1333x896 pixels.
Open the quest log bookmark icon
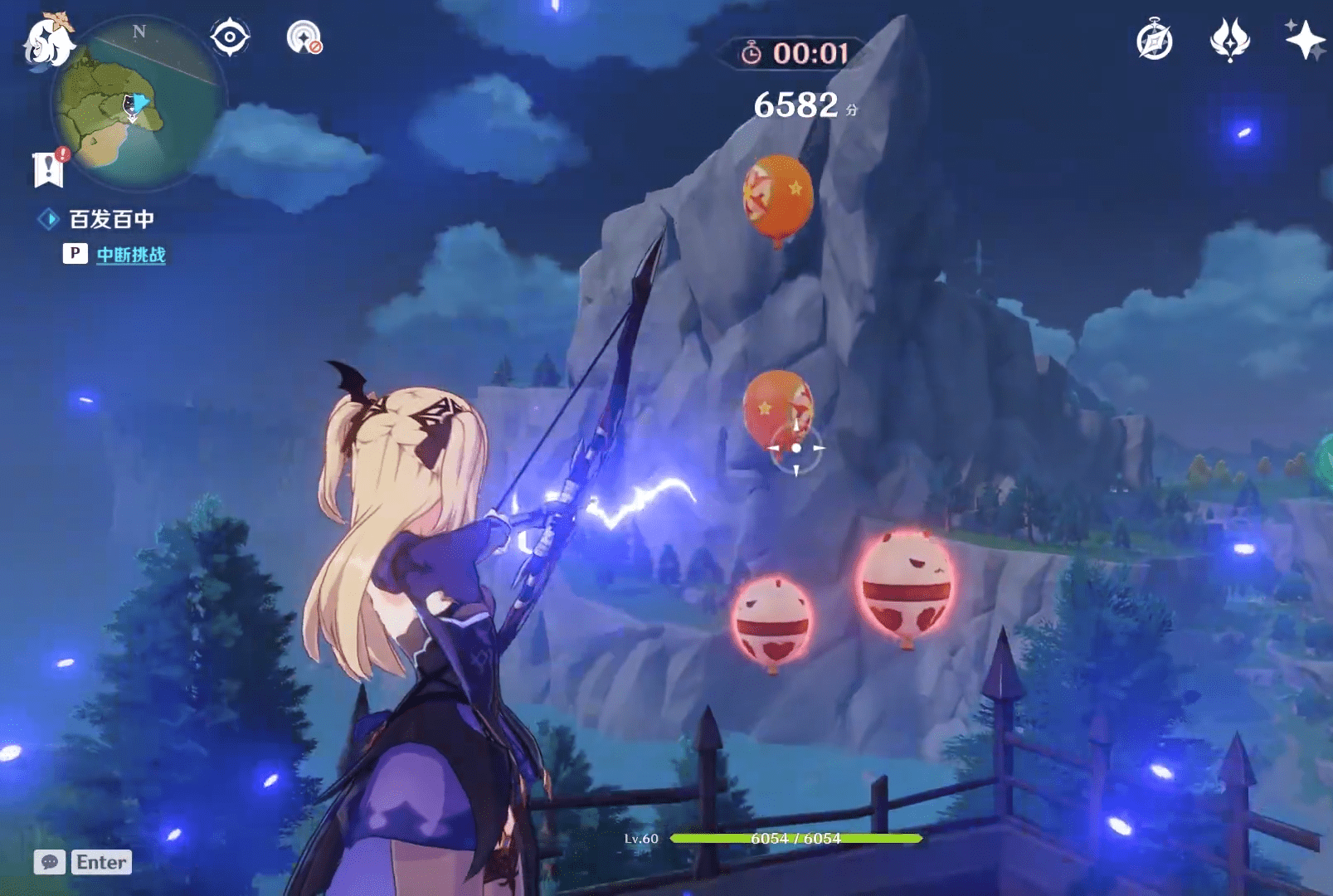[49, 168]
